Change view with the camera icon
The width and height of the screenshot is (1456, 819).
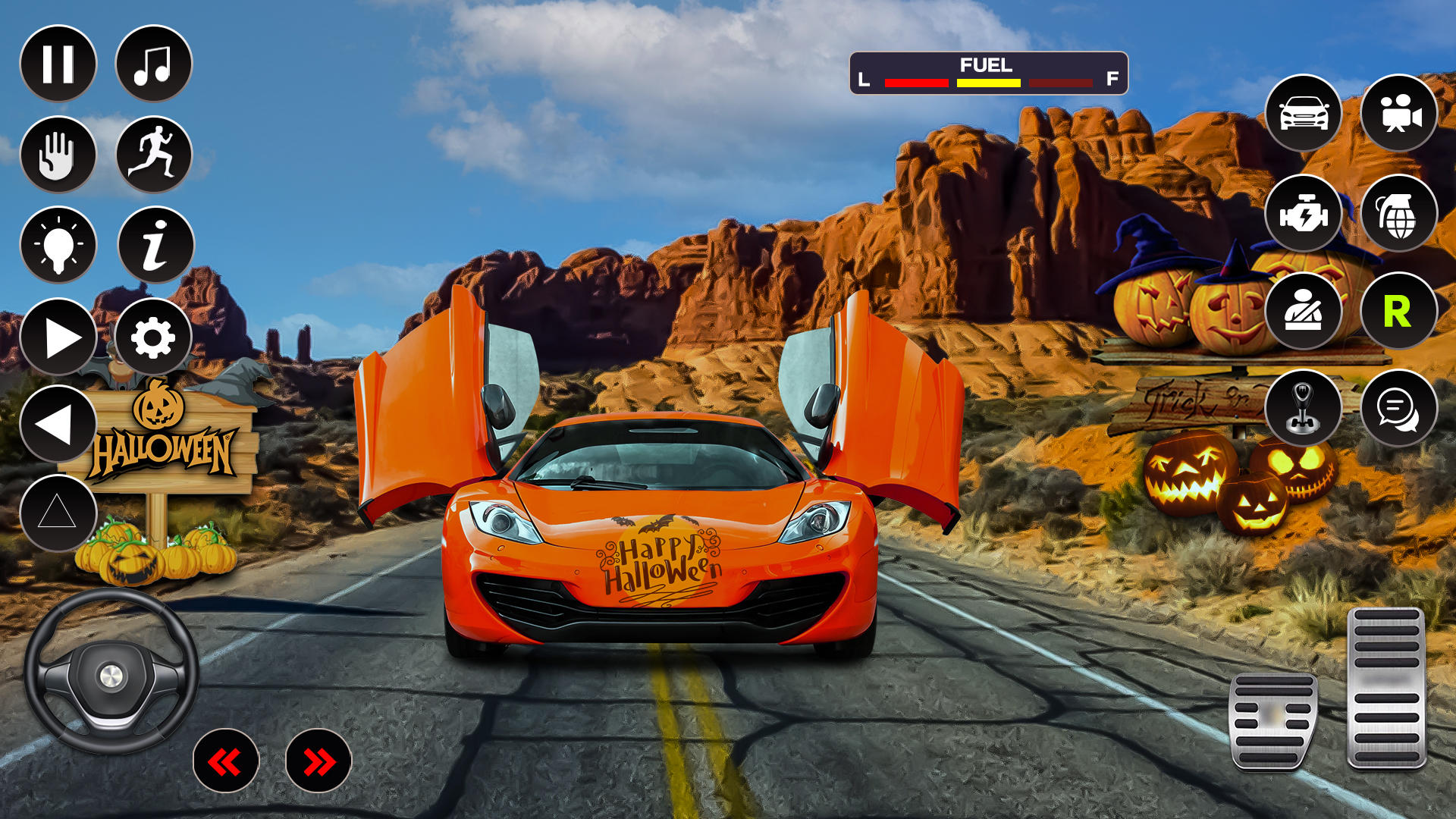coord(1398,113)
